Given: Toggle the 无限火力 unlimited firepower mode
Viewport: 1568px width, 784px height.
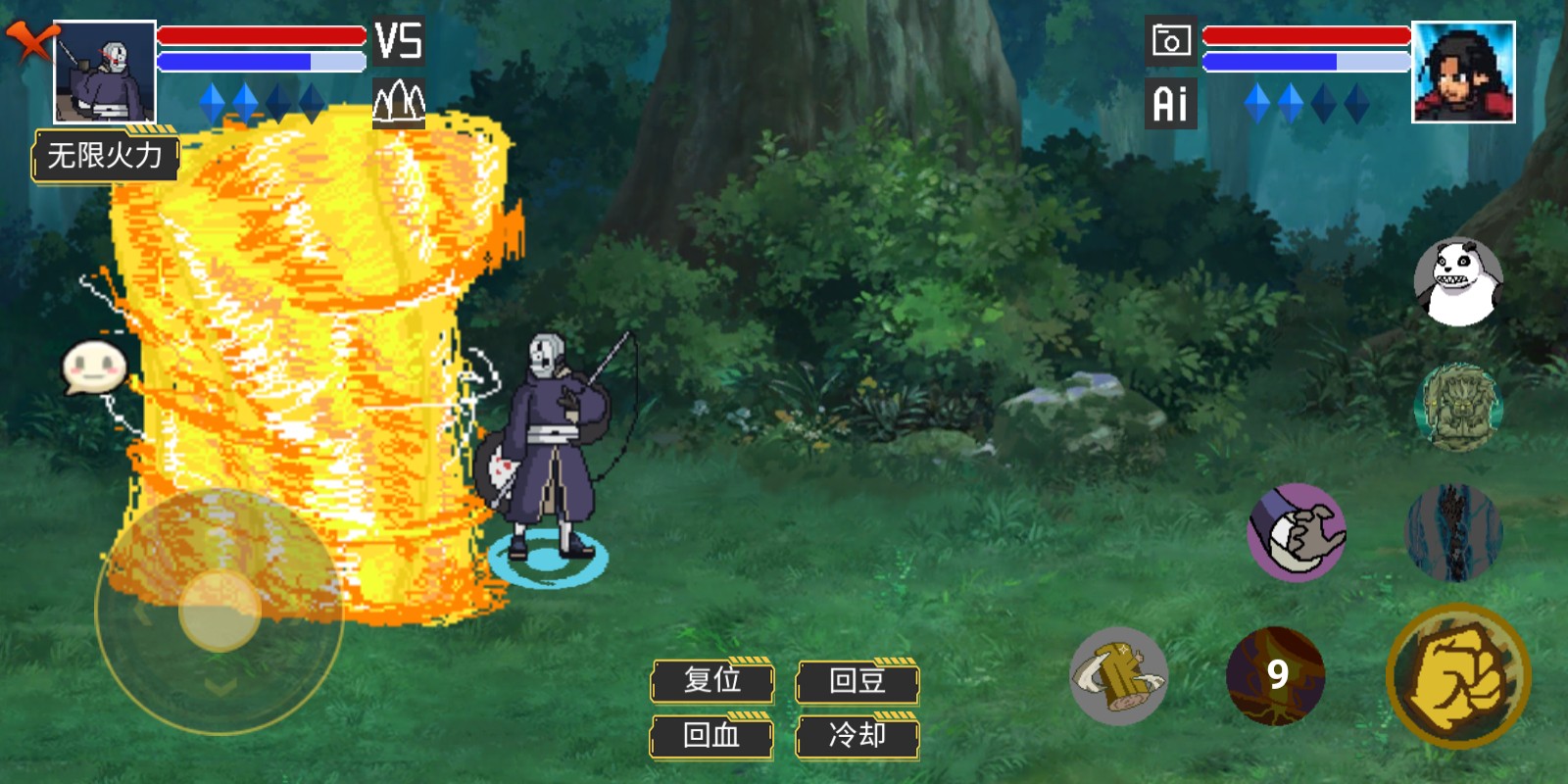Looking at the screenshot, I should (x=106, y=155).
